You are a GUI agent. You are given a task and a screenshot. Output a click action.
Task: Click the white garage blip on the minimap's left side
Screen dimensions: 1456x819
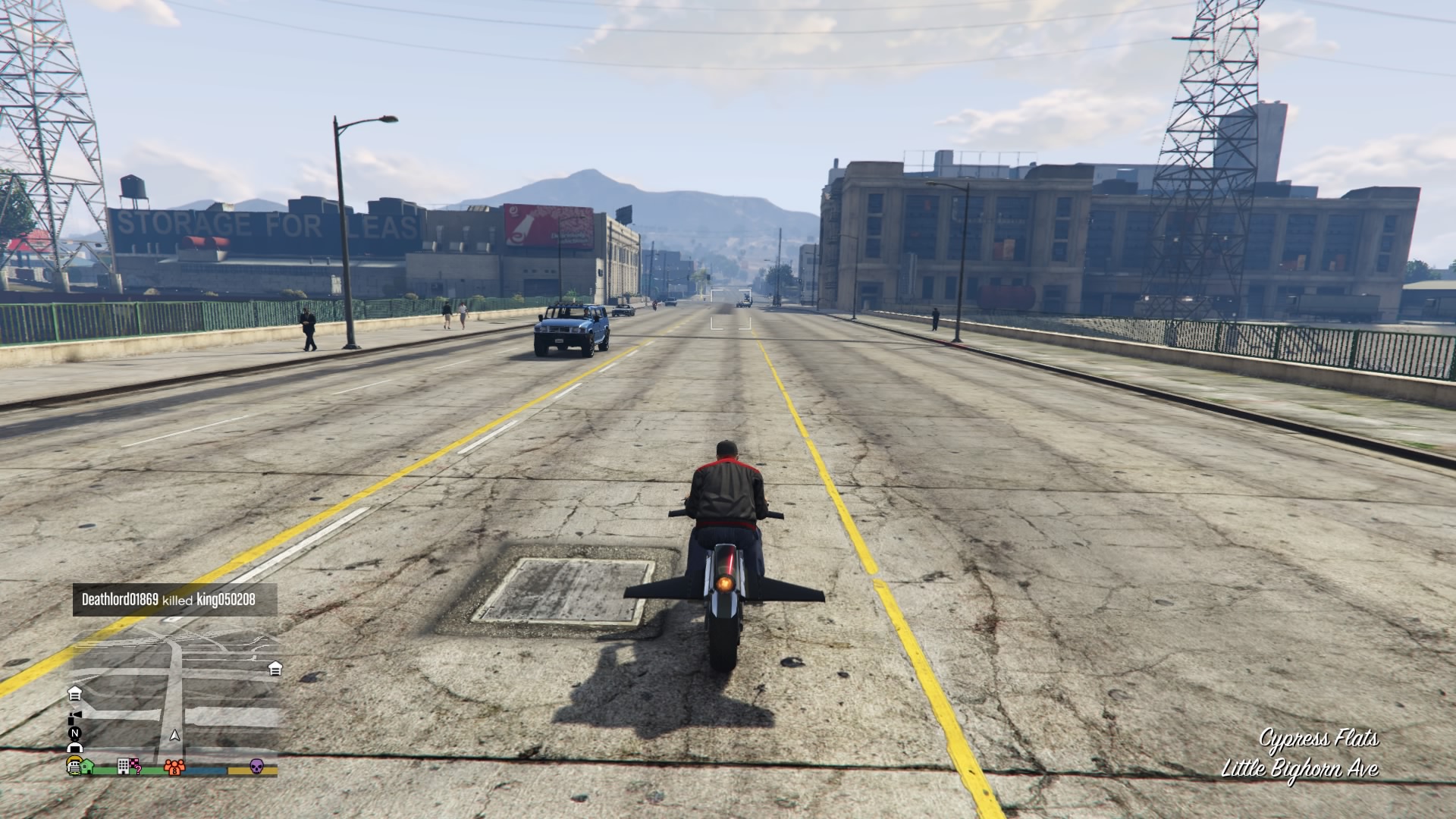pyautogui.click(x=76, y=694)
